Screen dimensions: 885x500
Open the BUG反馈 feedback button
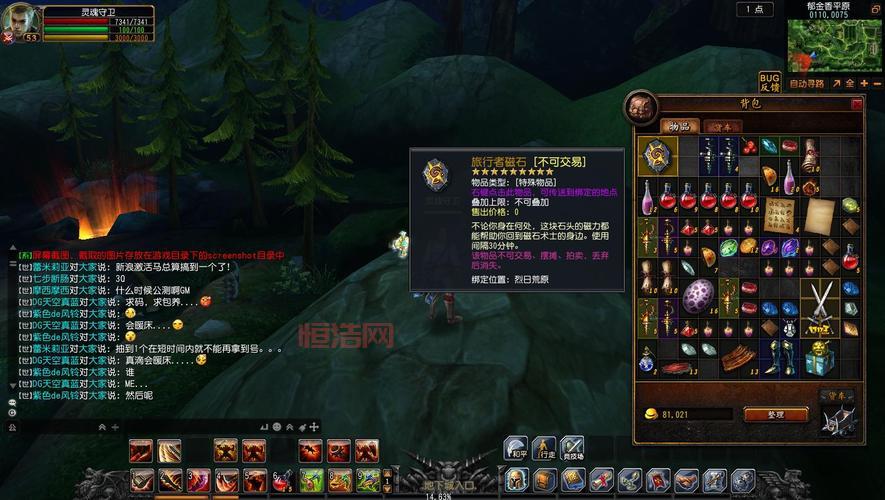coord(769,82)
